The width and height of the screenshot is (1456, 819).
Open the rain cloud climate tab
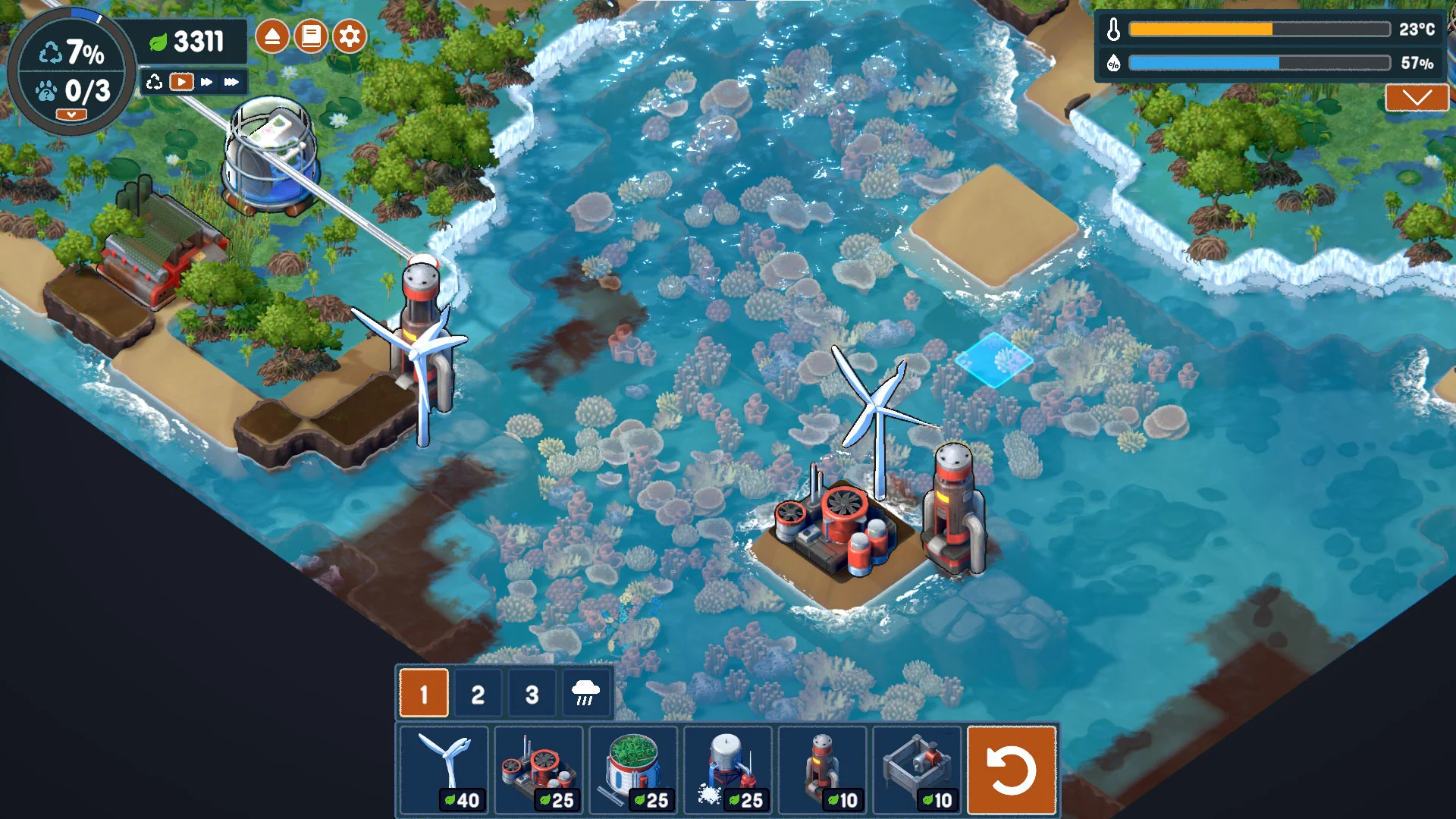(585, 693)
